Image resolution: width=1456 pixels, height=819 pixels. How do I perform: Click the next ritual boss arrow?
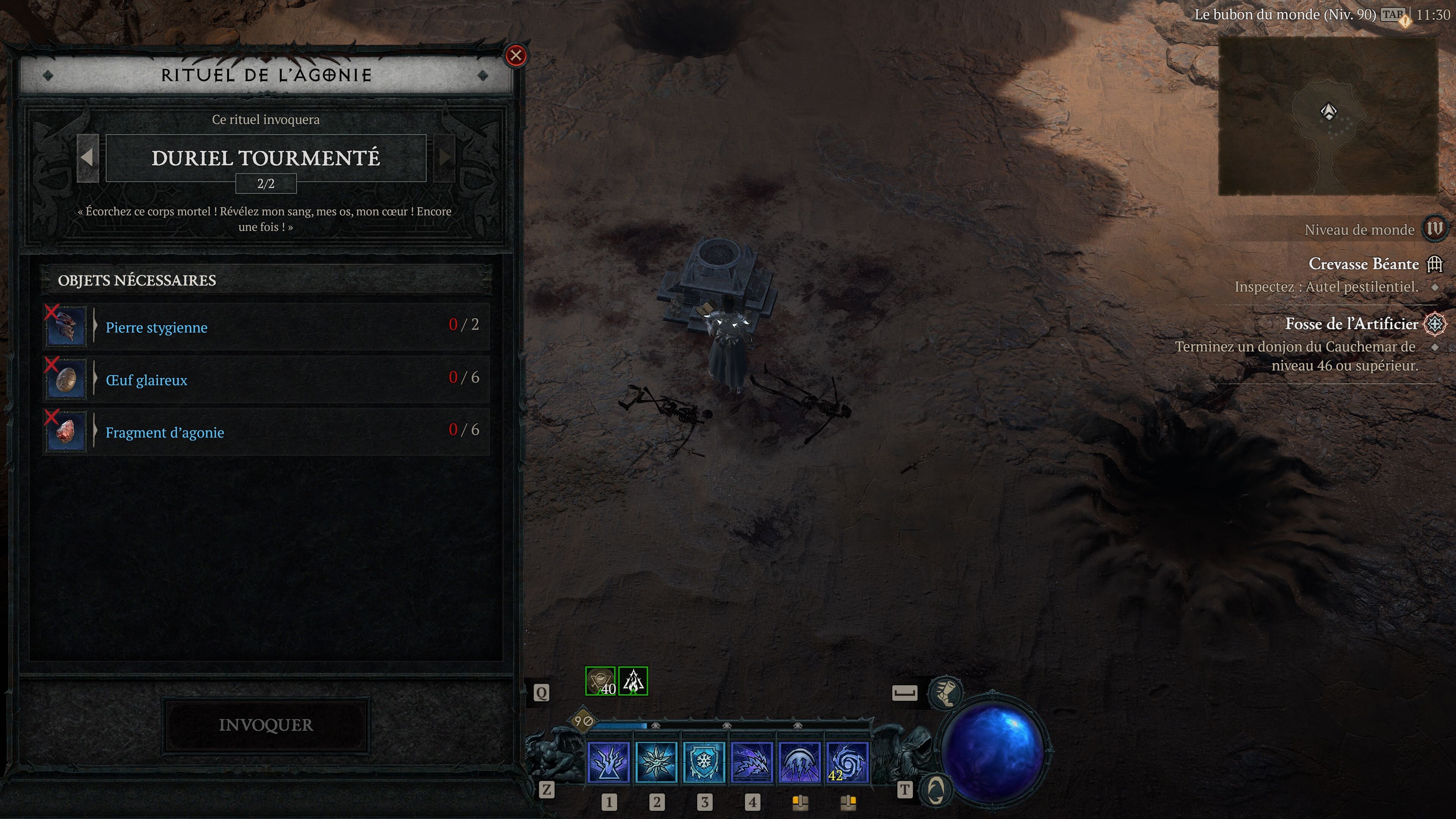point(445,158)
